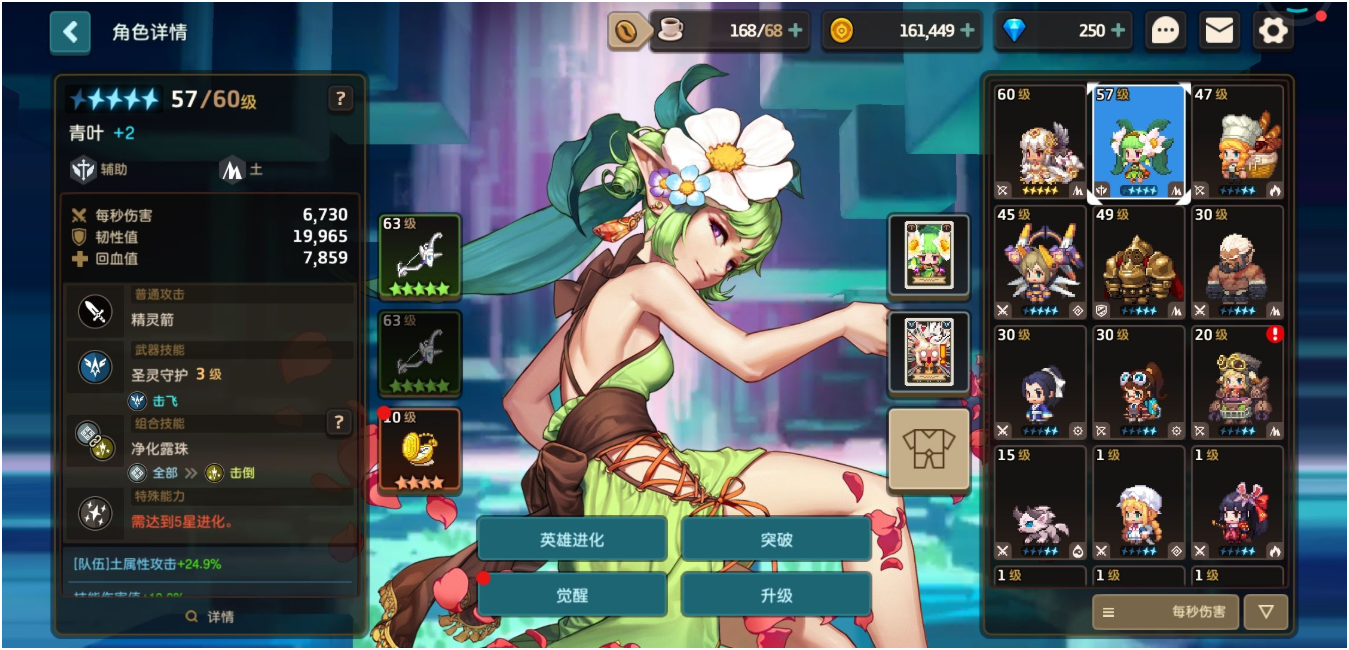
Task: Add more diamonds with plus
Action: pos(1118,31)
